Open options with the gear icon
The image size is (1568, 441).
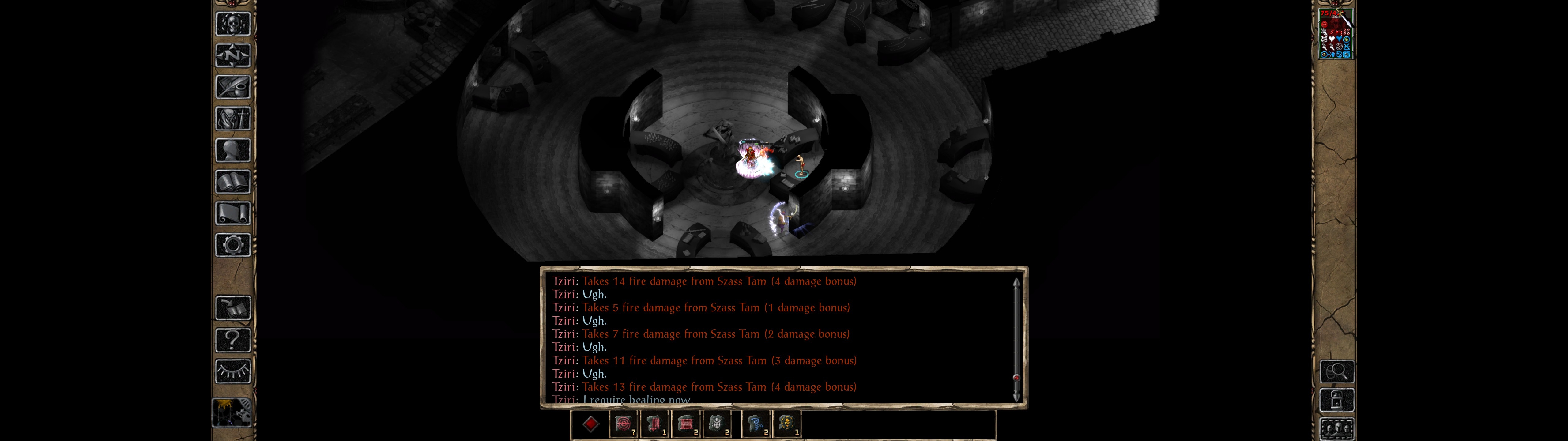tap(233, 246)
